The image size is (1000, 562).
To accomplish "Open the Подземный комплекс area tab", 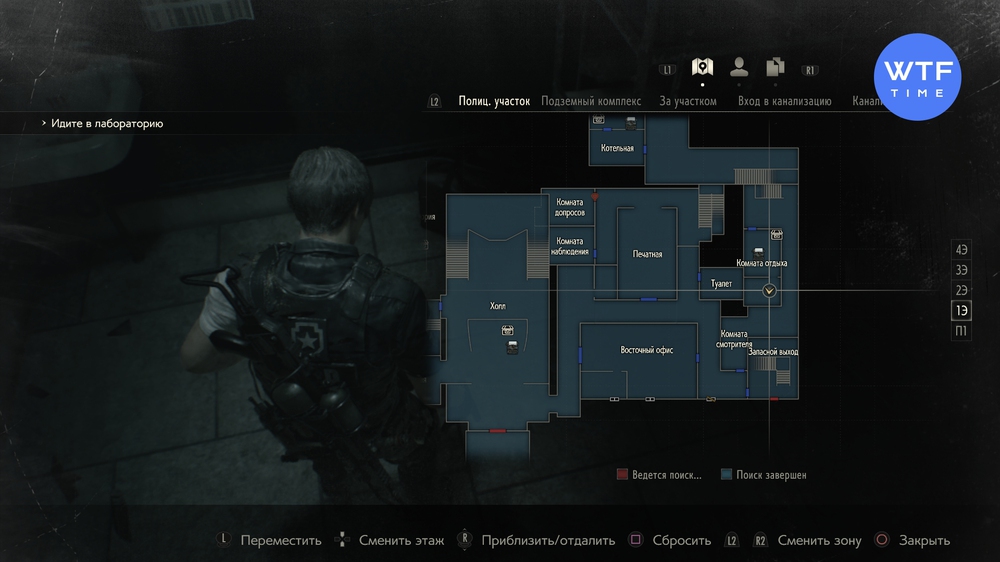I will 591,101.
